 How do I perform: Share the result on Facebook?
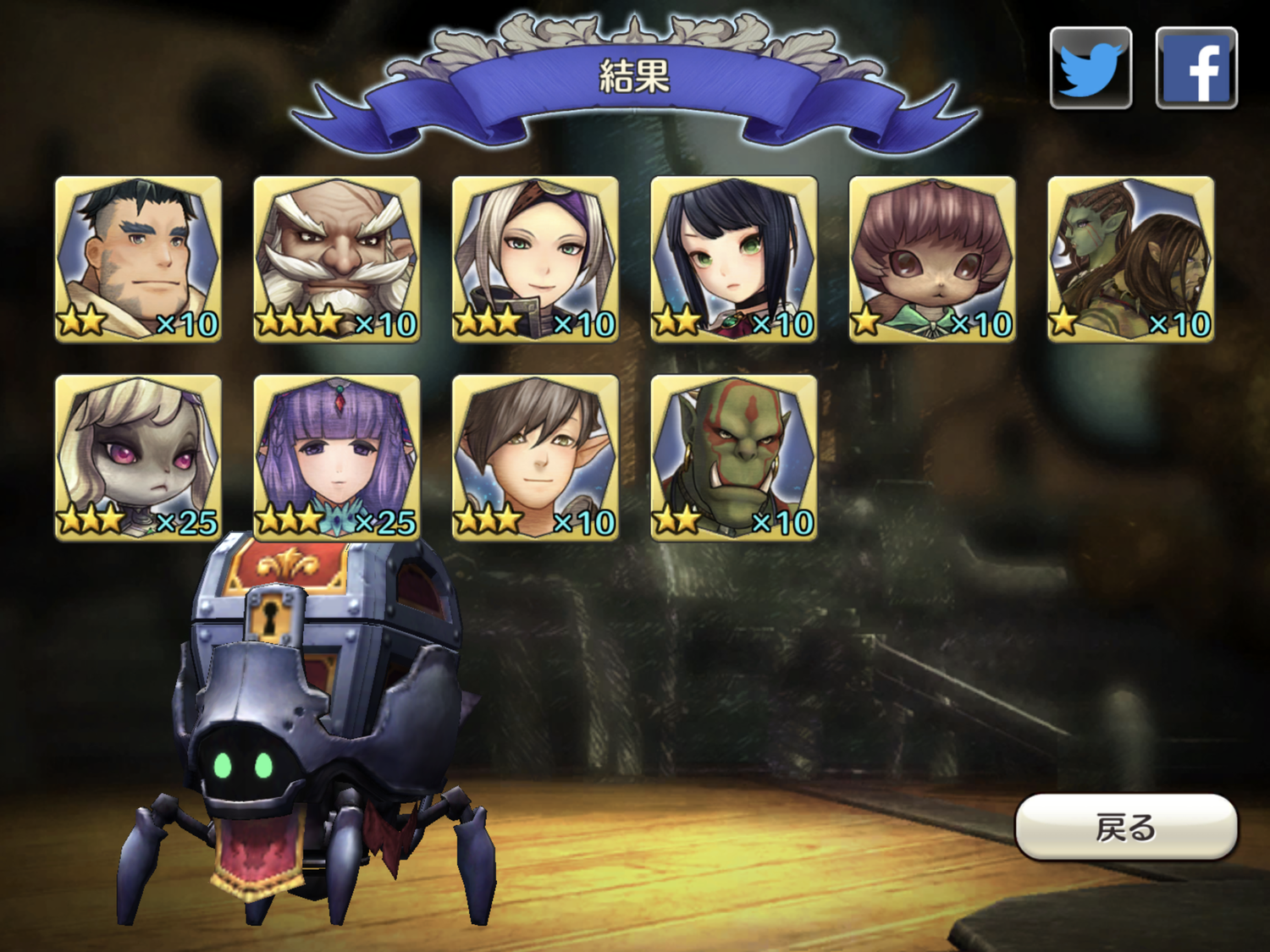click(1196, 68)
